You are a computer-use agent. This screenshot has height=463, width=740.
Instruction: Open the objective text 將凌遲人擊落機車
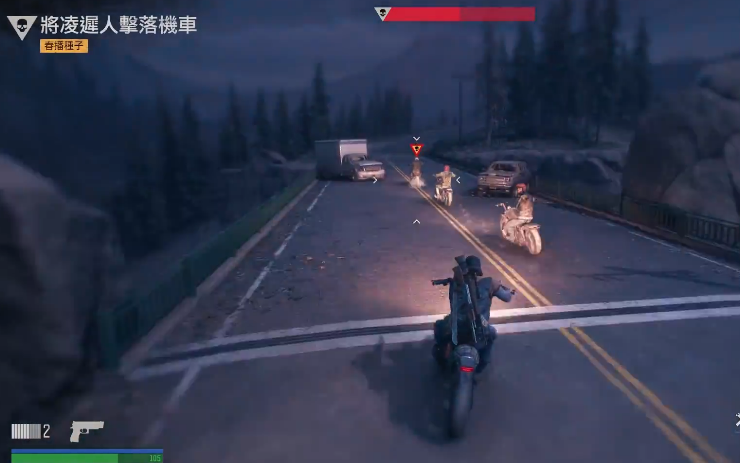tap(118, 25)
